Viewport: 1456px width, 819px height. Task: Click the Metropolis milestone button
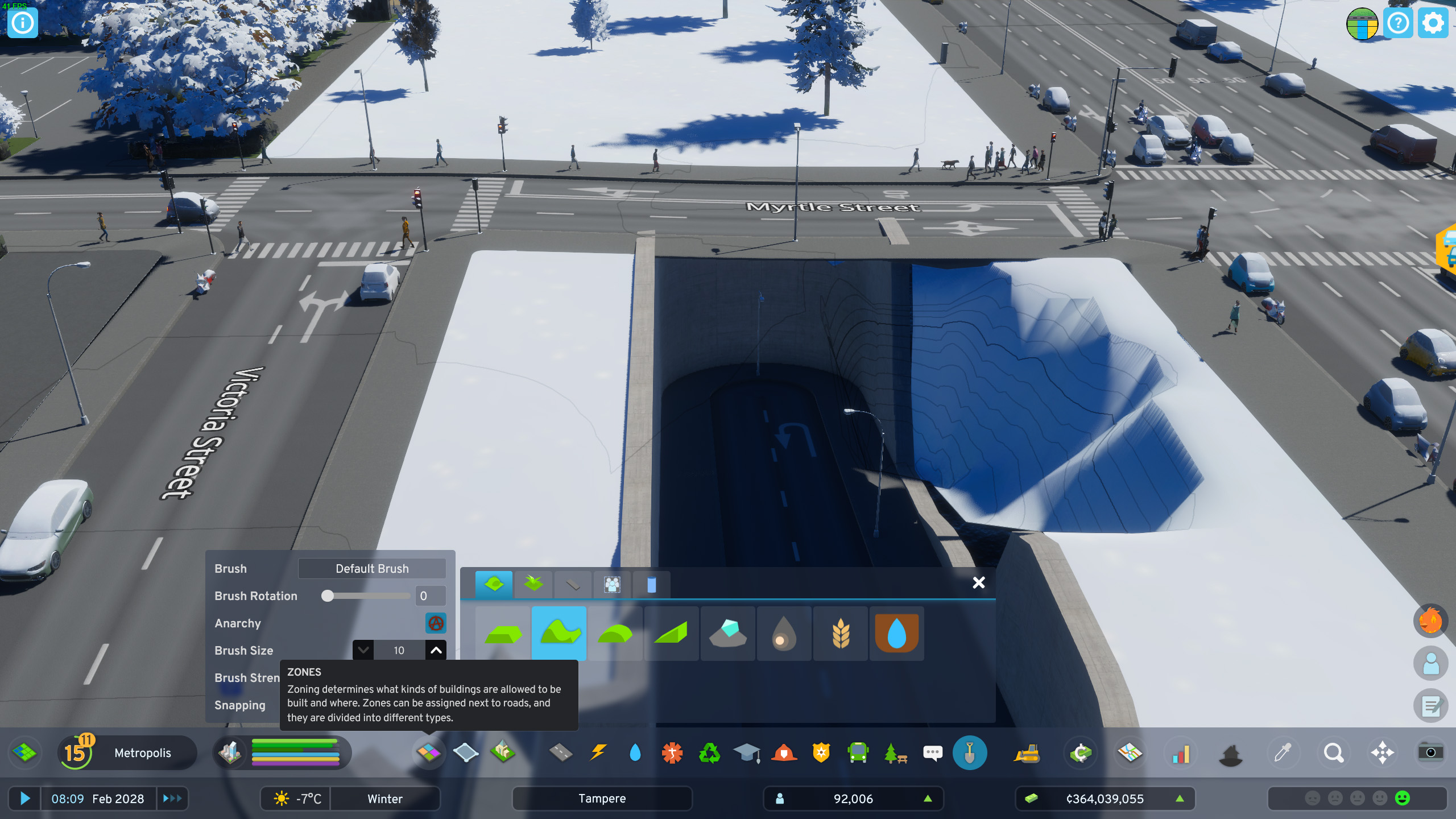[x=126, y=752]
